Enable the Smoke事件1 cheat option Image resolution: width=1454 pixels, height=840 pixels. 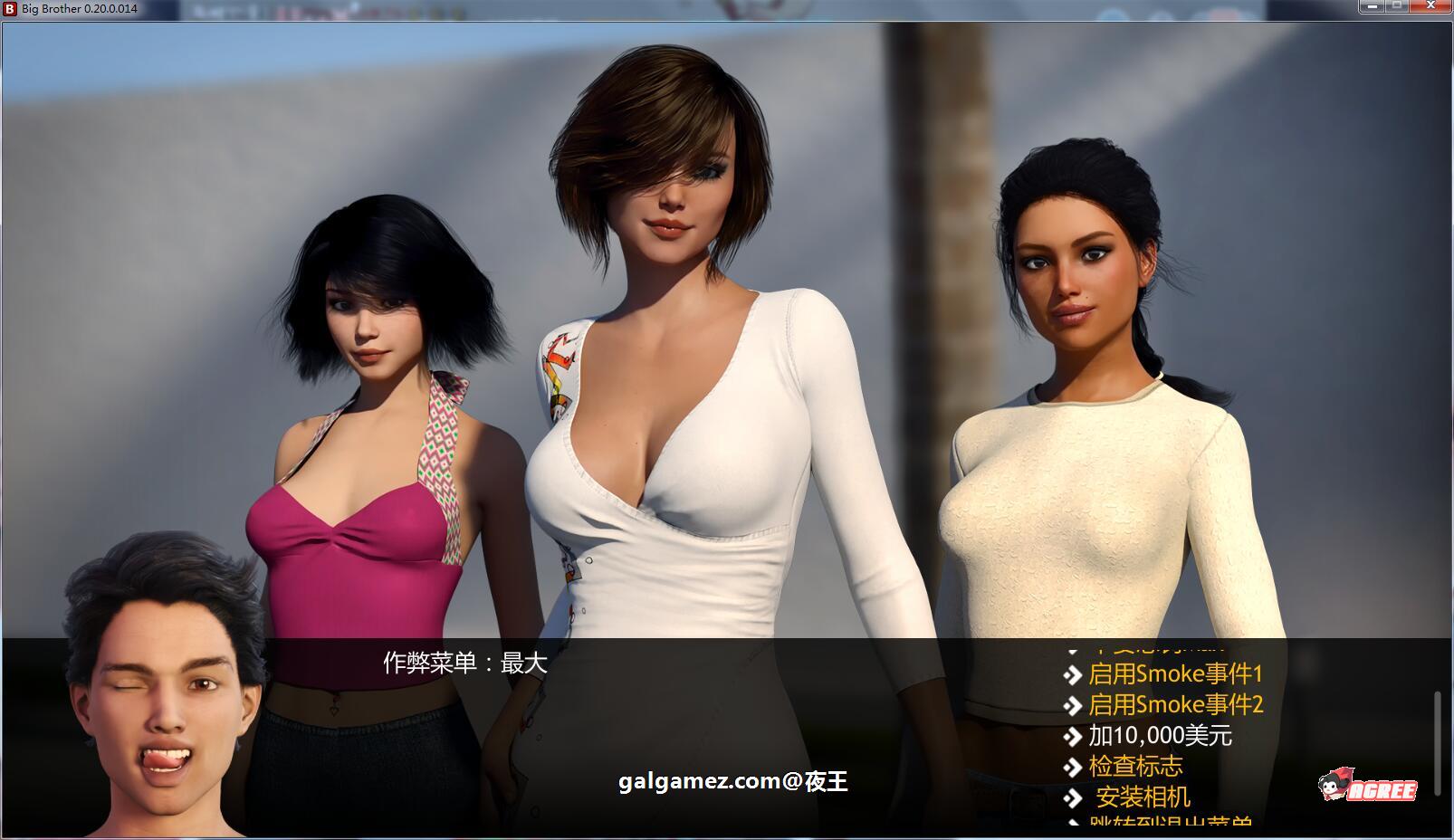pyautogui.click(x=1177, y=674)
